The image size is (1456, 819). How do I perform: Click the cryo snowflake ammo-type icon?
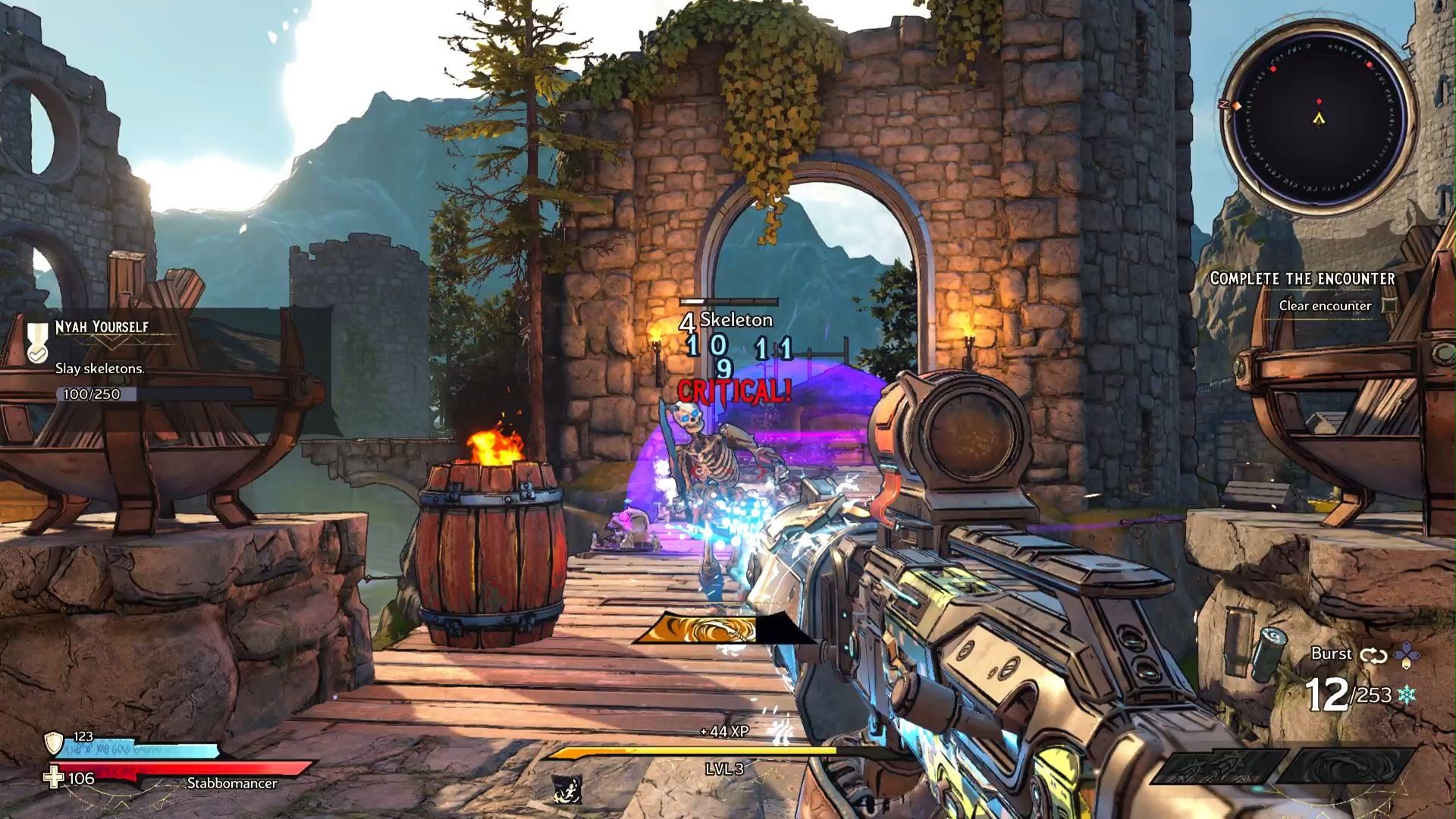(1407, 695)
